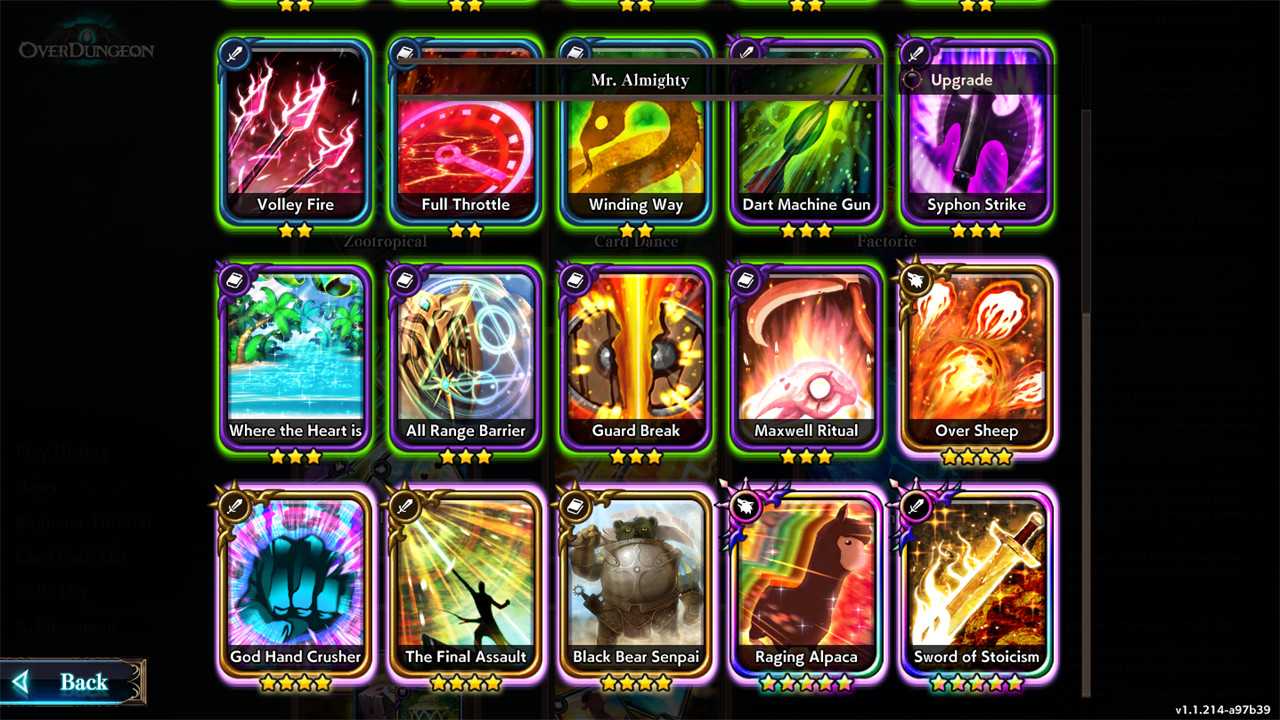Click the book icon on All Range Barrier
Image resolution: width=1280 pixels, height=720 pixels.
point(402,281)
